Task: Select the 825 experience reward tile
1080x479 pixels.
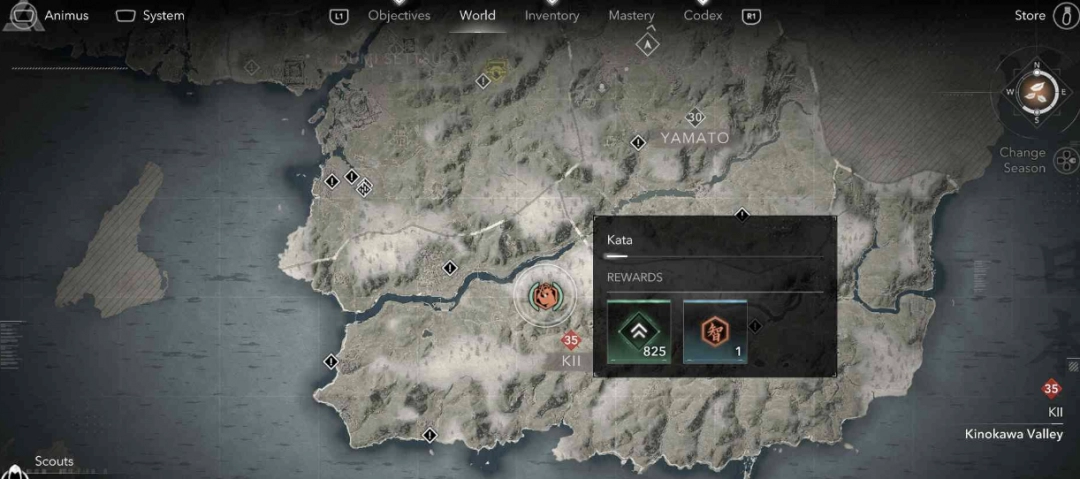Action: coord(639,331)
